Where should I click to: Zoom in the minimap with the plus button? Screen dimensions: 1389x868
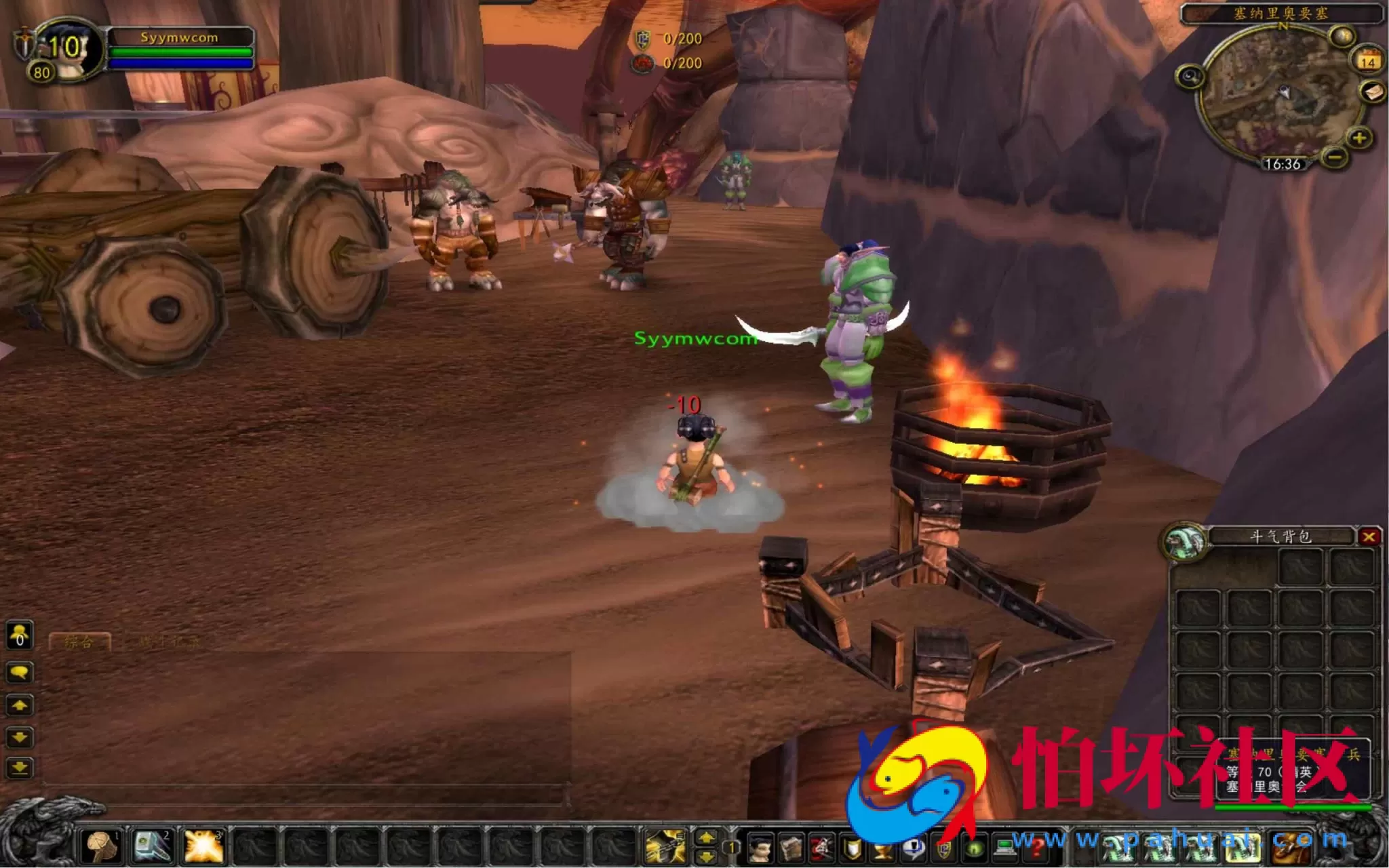point(1358,139)
